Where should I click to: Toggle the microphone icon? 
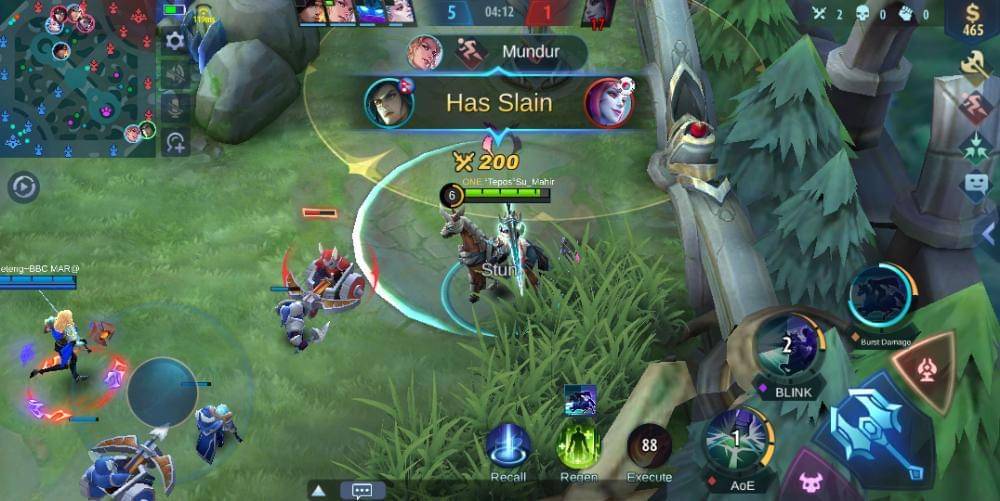click(176, 108)
